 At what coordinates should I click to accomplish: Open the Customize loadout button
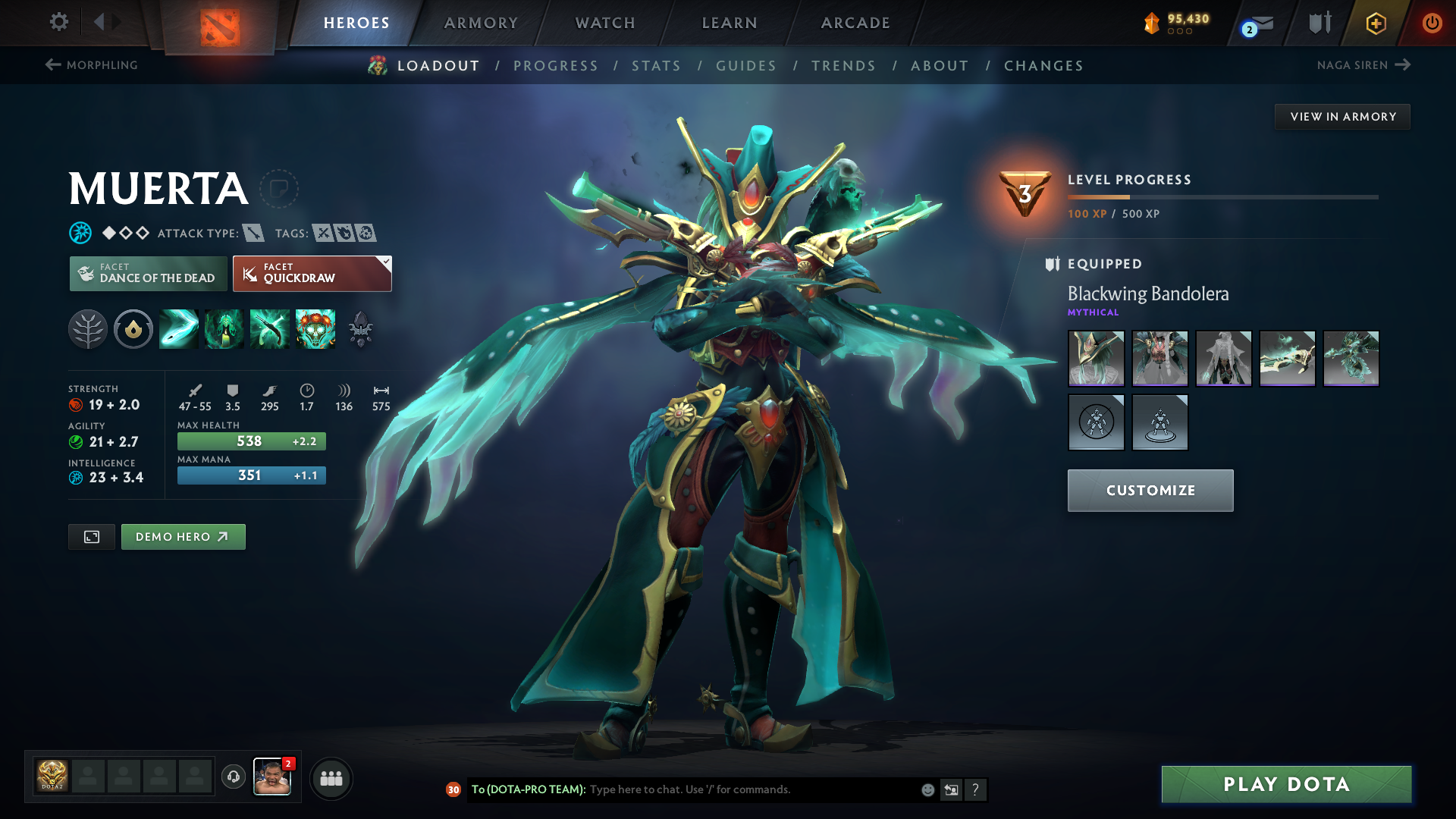(x=1150, y=491)
